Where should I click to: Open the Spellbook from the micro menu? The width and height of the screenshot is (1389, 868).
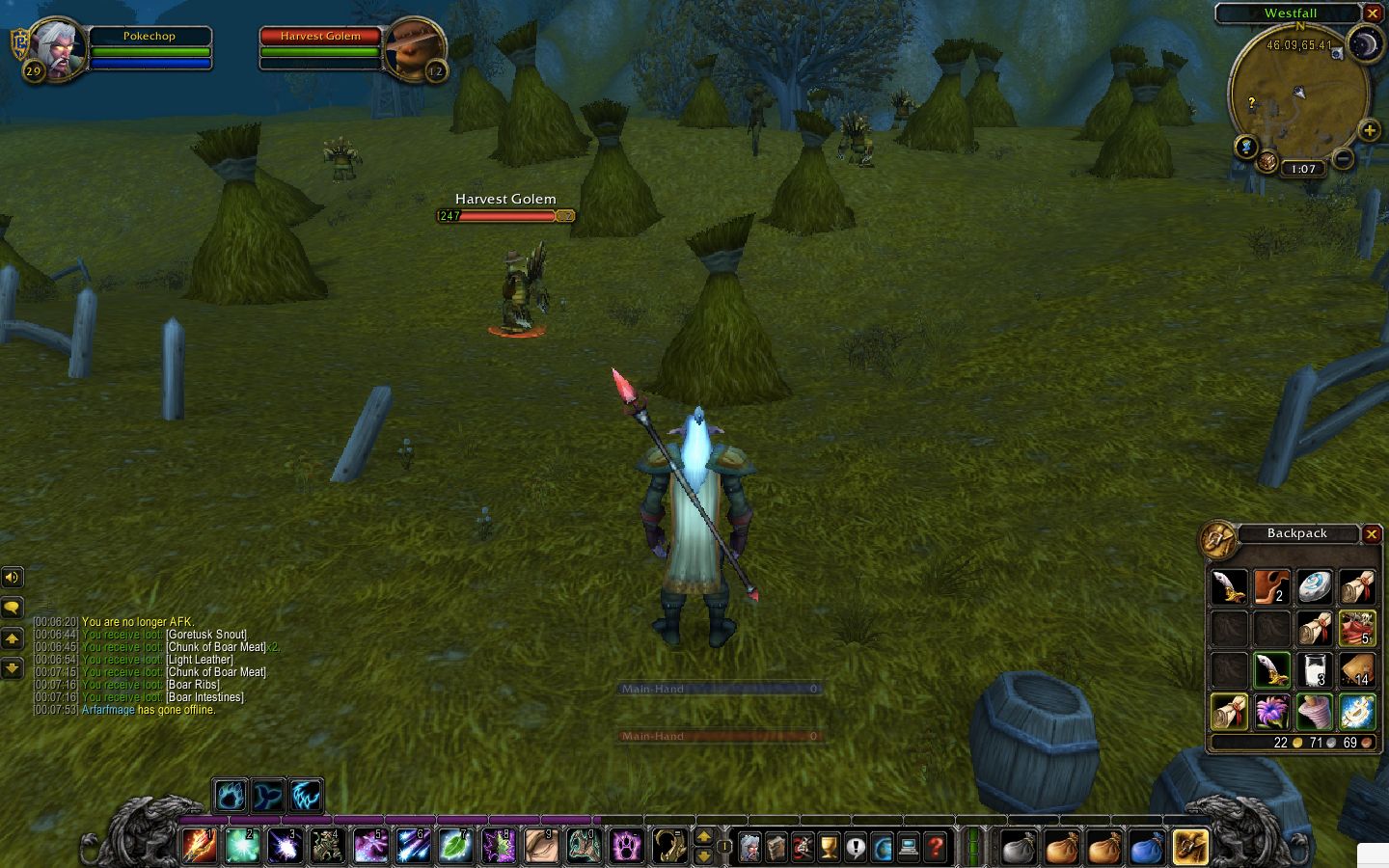[x=776, y=847]
